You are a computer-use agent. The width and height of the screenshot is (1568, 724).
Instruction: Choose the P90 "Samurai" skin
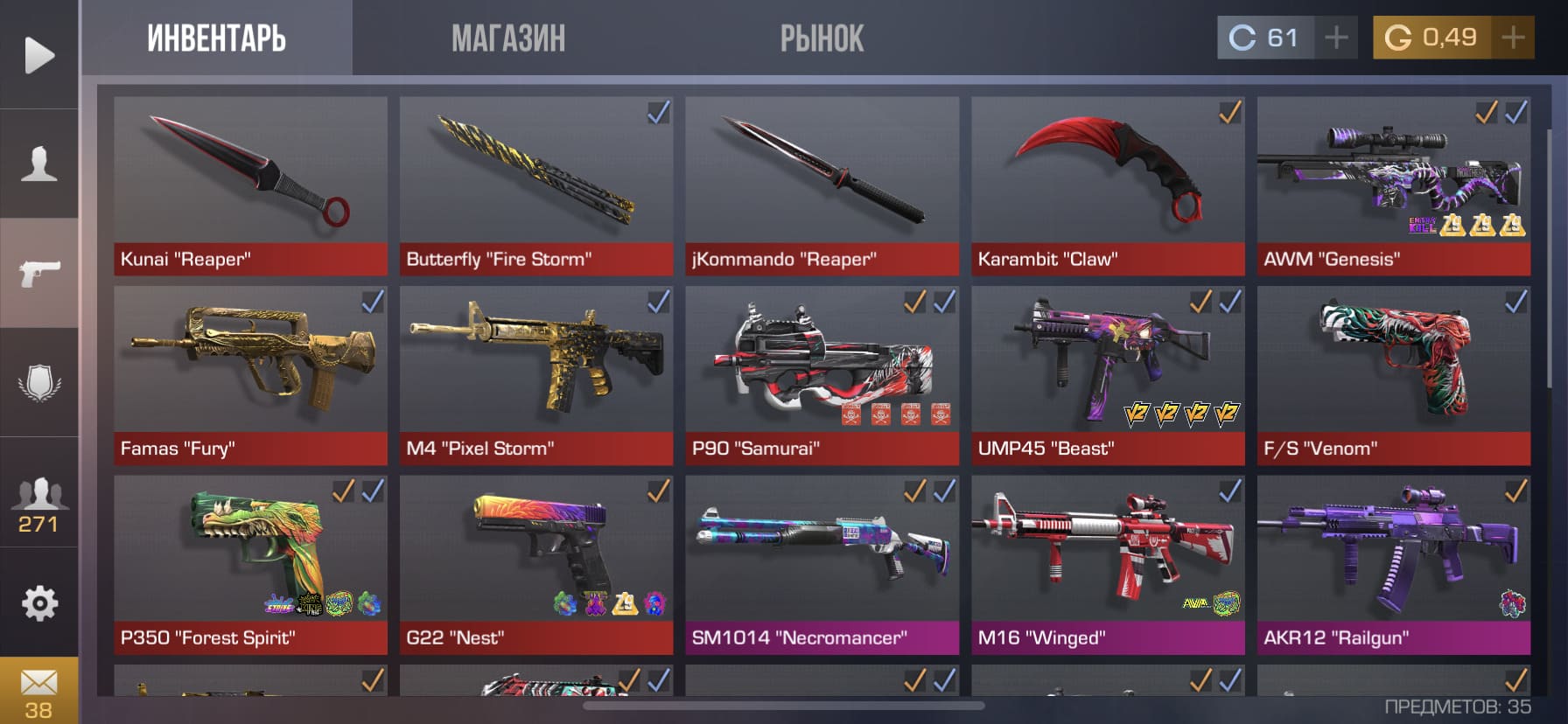pos(822,375)
